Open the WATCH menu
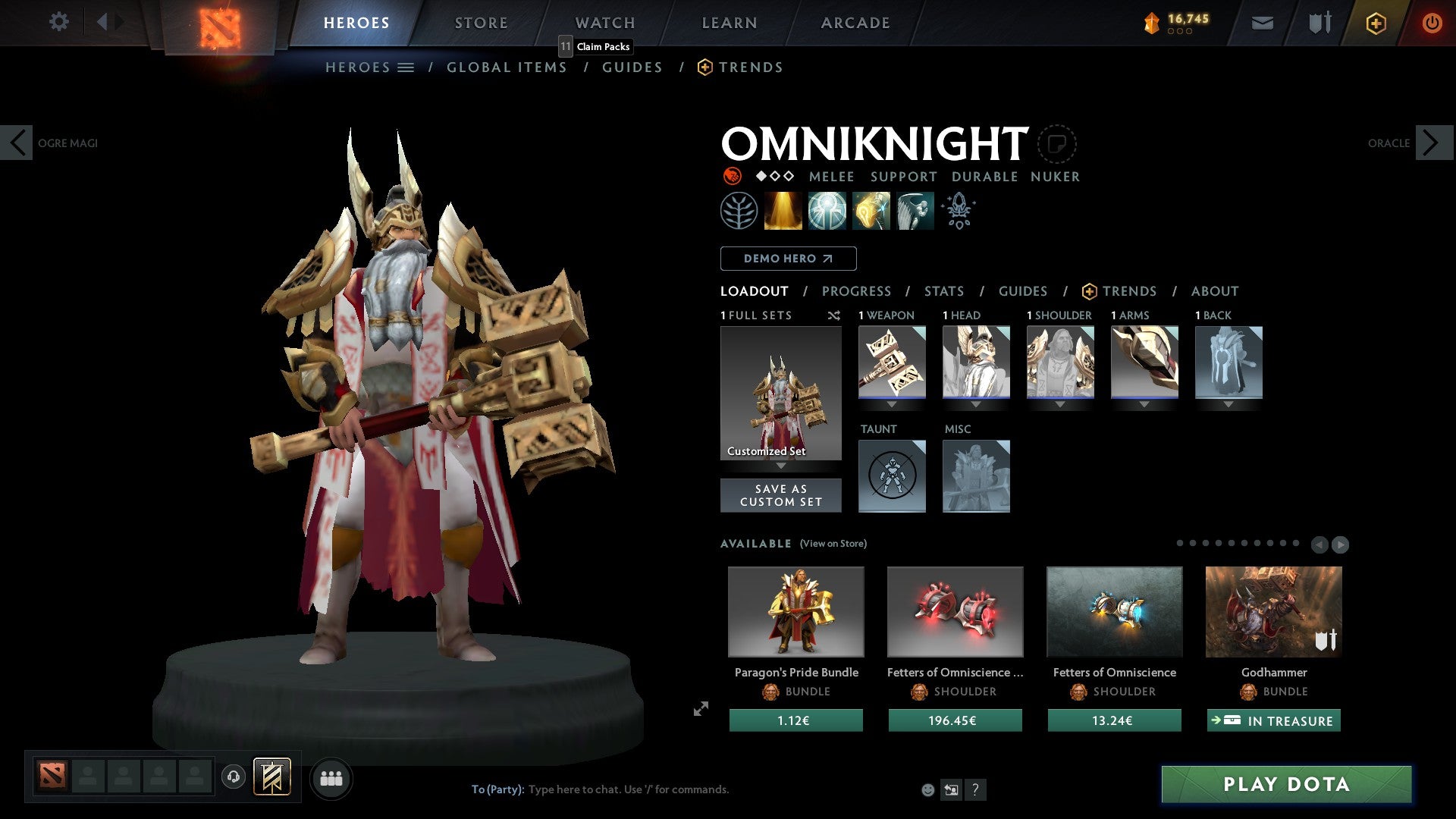Screen dimensions: 1456x819 [604, 22]
